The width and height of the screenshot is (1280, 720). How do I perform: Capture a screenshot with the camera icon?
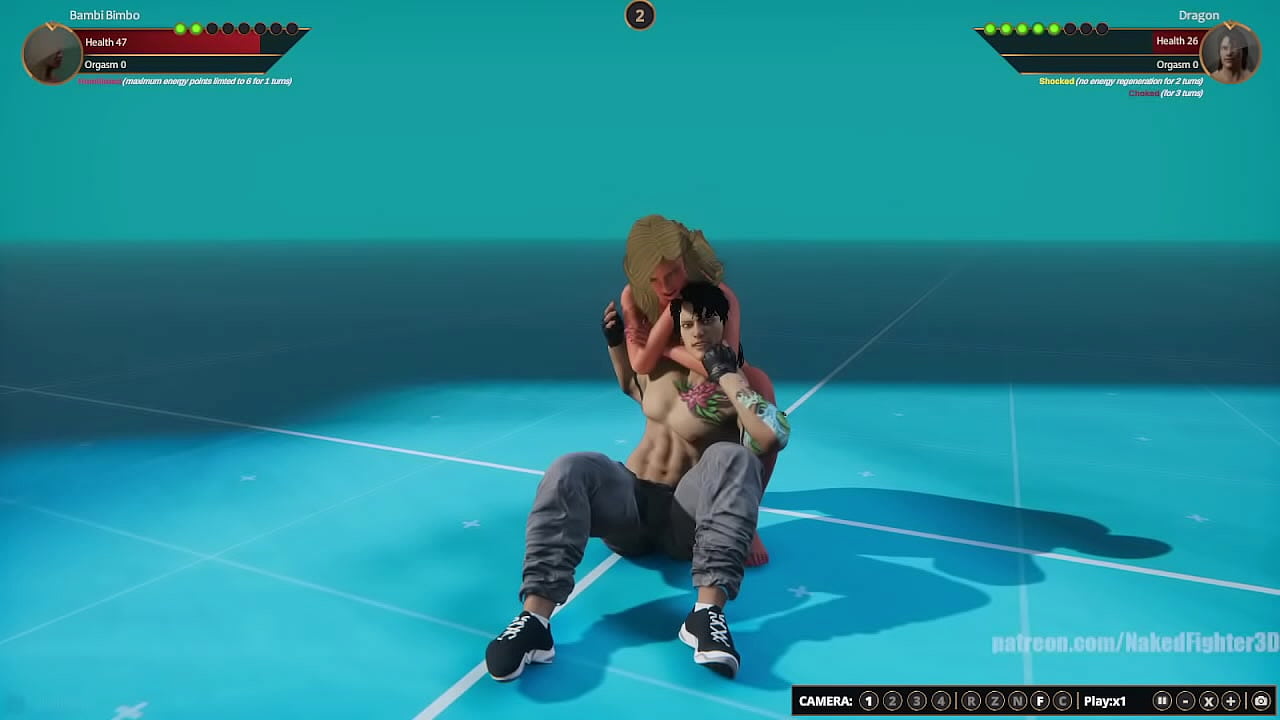(x=1262, y=700)
